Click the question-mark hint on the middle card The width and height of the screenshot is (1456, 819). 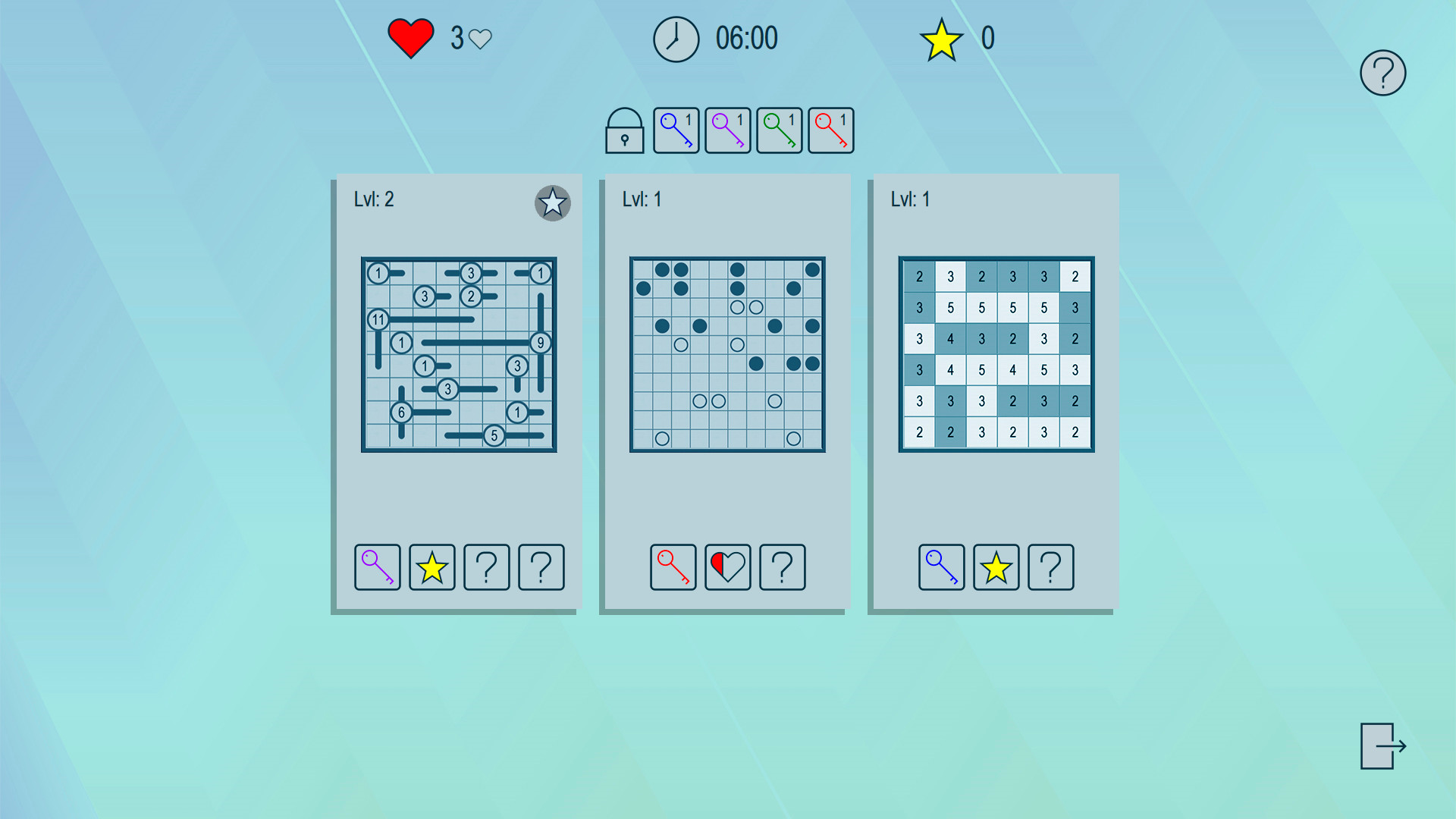(782, 567)
